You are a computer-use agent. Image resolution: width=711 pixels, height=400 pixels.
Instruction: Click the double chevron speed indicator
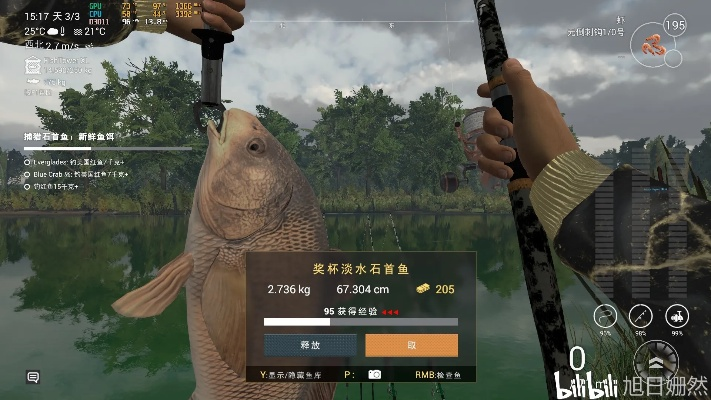tap(655, 361)
